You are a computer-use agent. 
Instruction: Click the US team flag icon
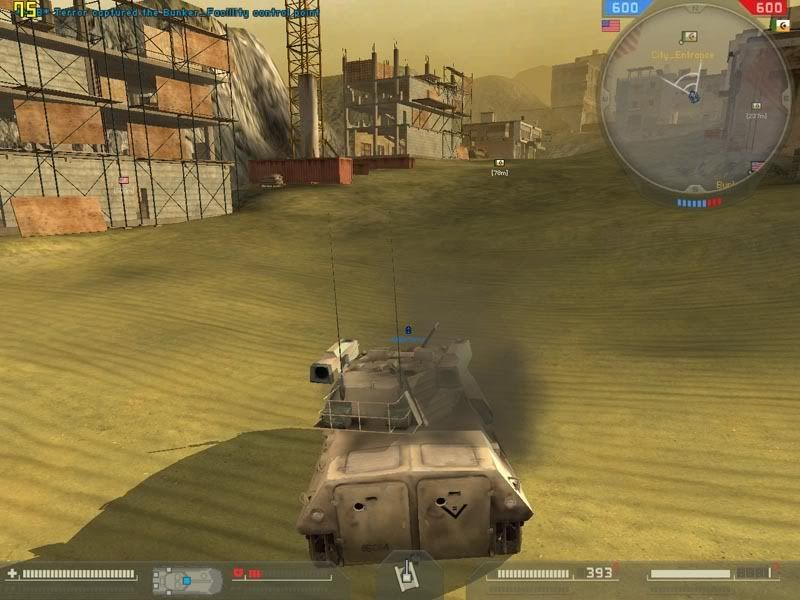coord(611,25)
